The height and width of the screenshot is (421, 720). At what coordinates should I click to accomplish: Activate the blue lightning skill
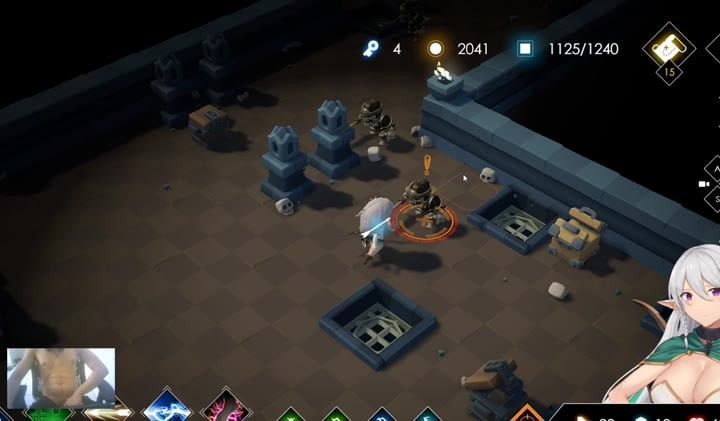point(168,409)
